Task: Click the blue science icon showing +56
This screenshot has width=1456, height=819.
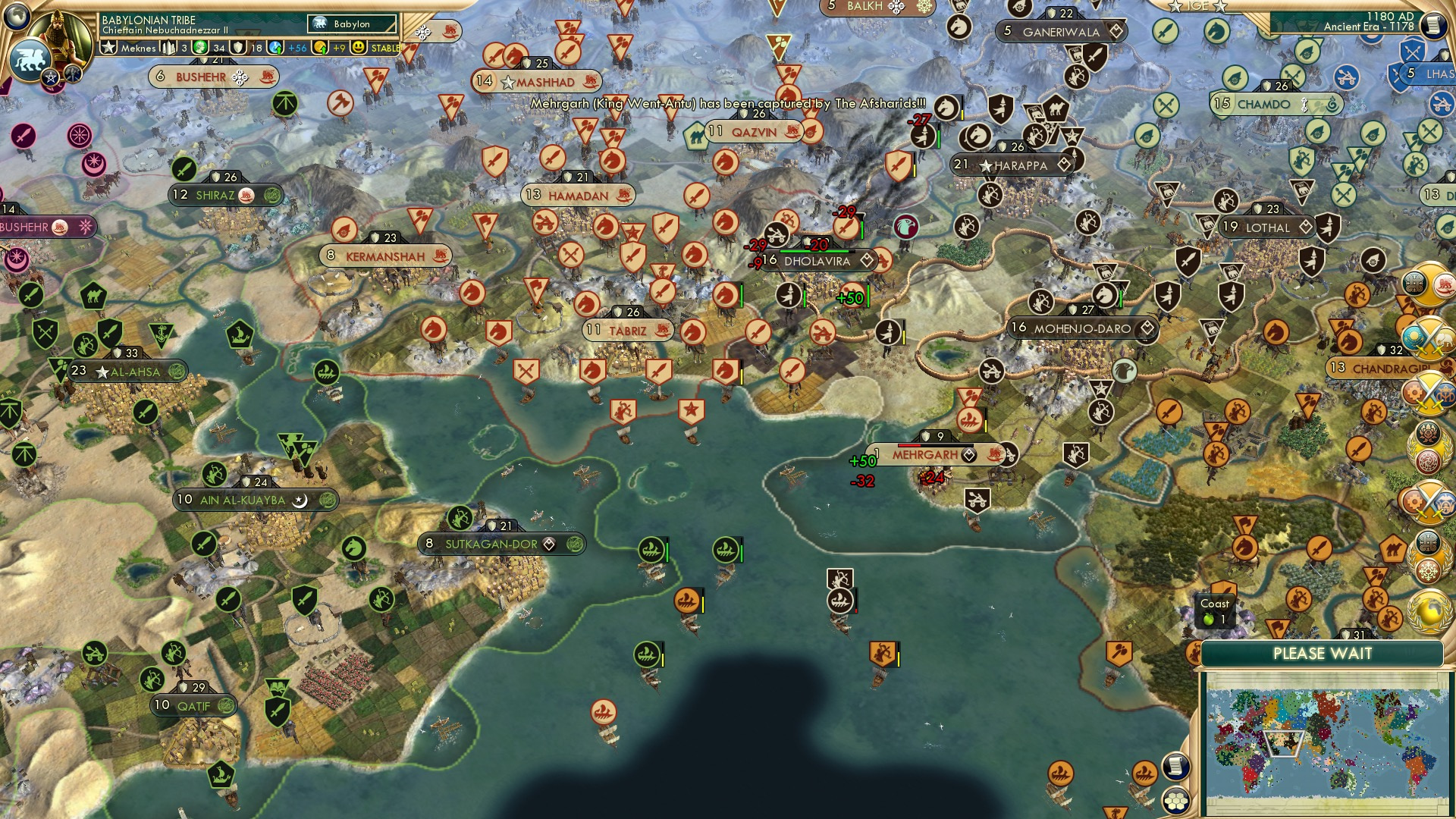Action: click(x=275, y=48)
